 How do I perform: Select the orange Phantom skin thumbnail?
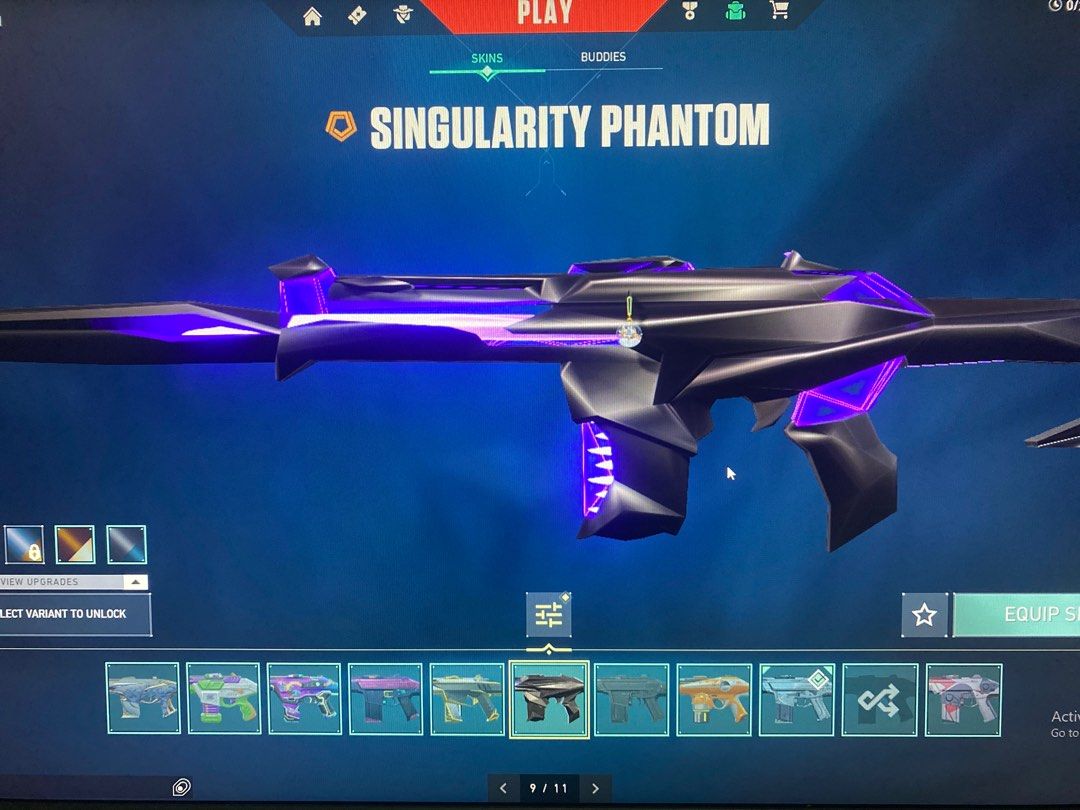(714, 699)
